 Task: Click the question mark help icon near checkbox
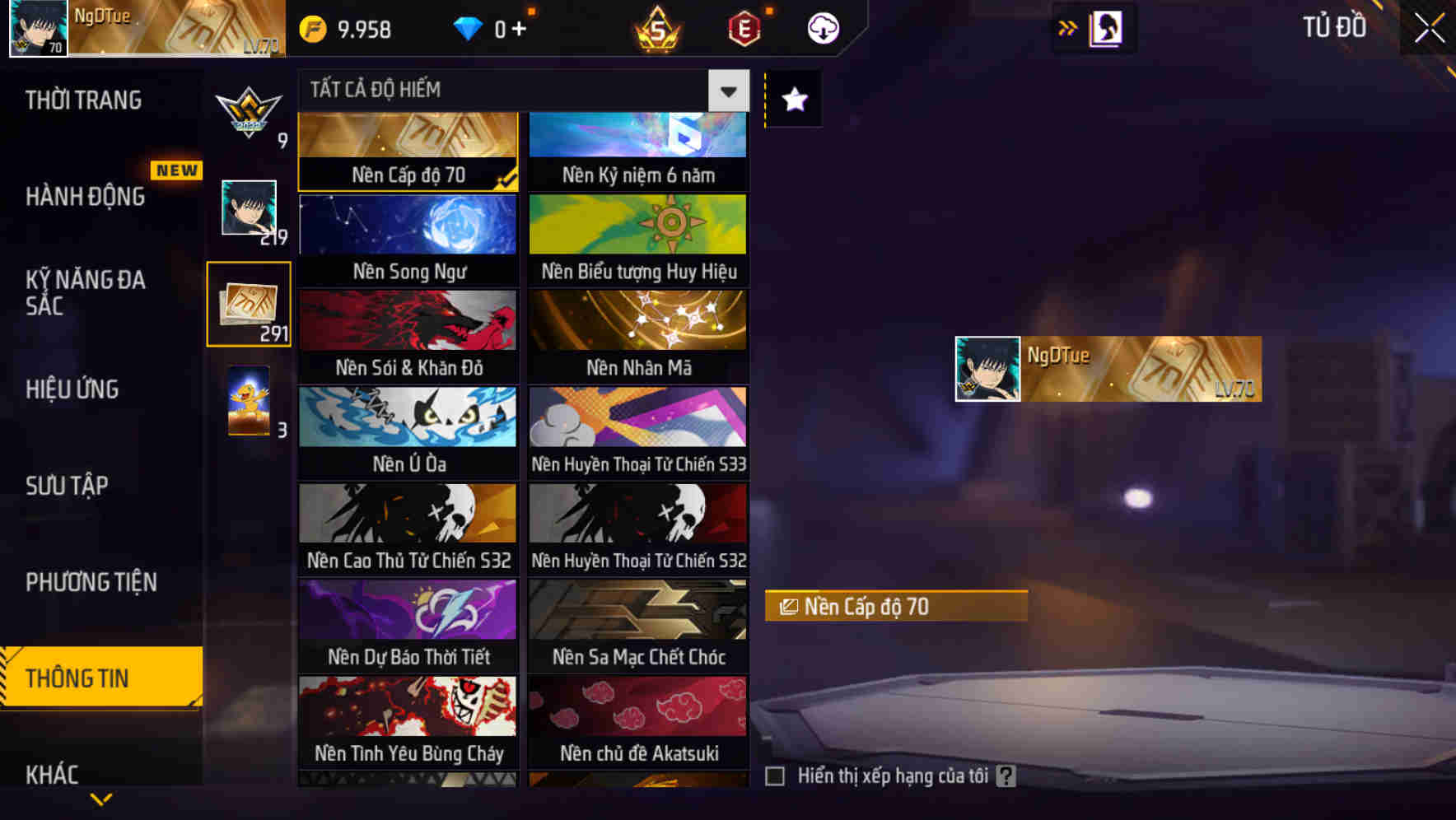[x=1006, y=775]
